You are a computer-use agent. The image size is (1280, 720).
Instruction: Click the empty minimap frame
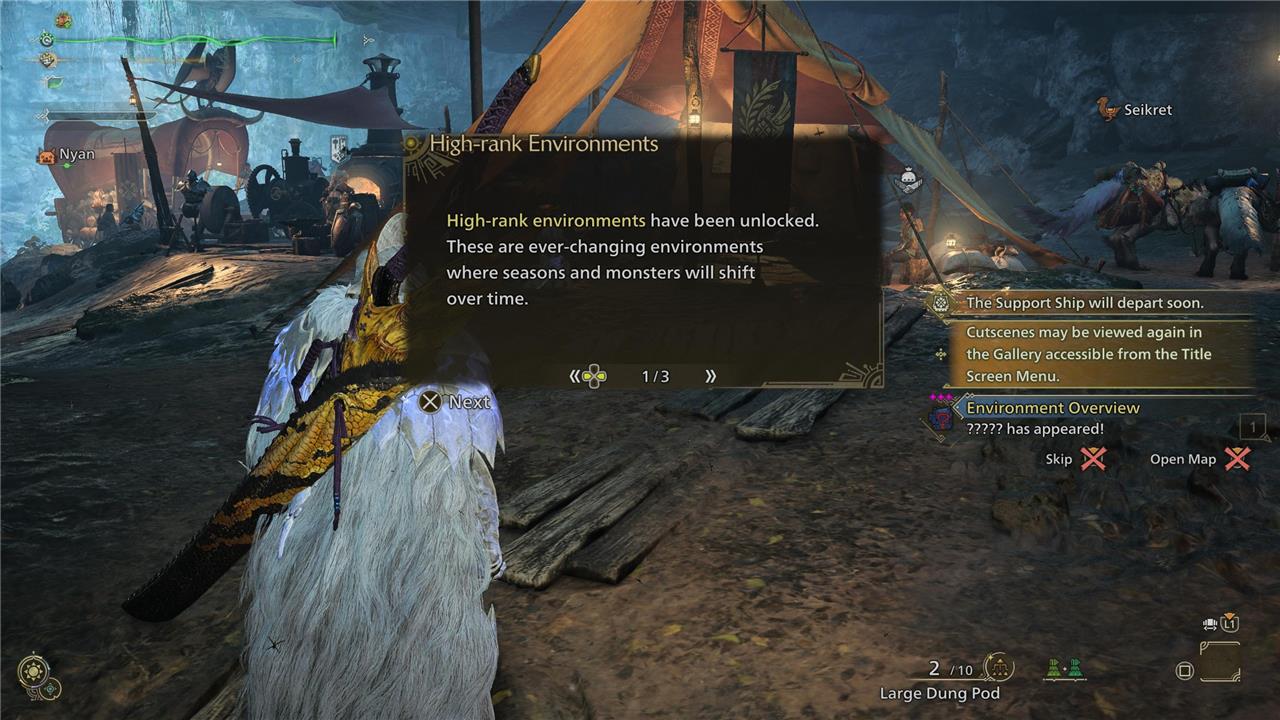pyautogui.click(x=1220, y=663)
